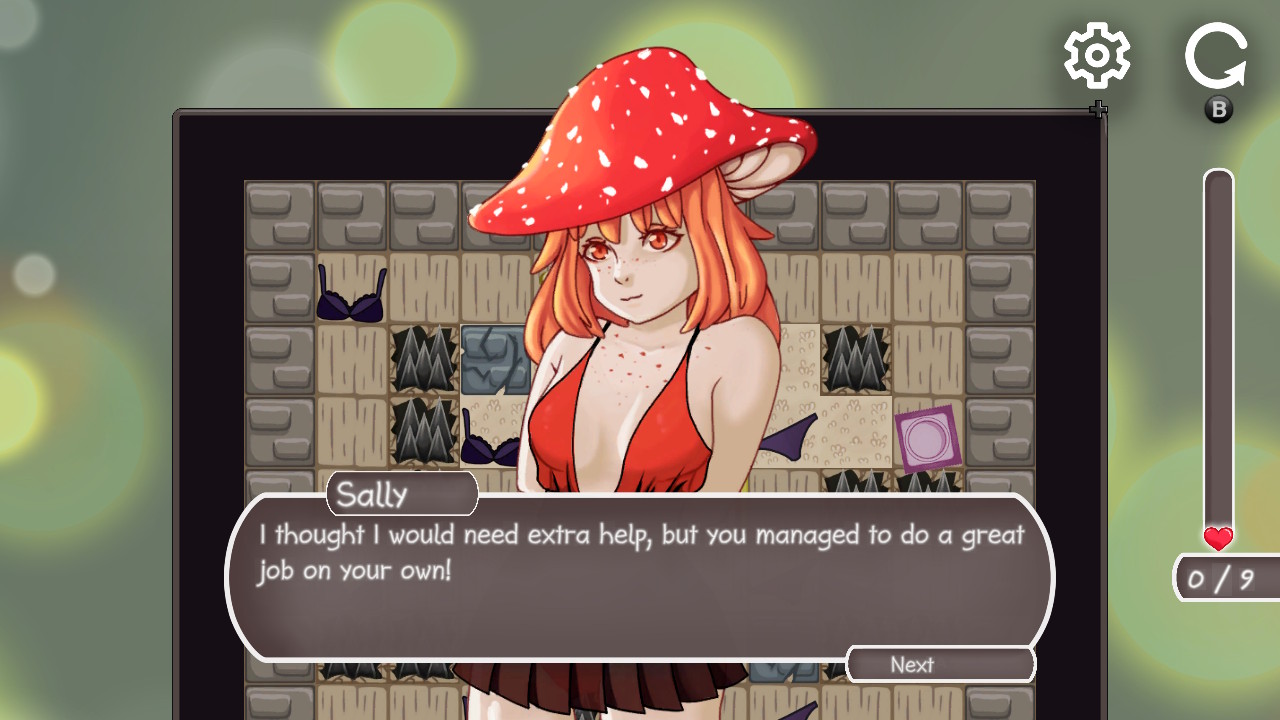Click the vertical heart progress slider
This screenshot has height=720, width=1280.
(1217, 350)
